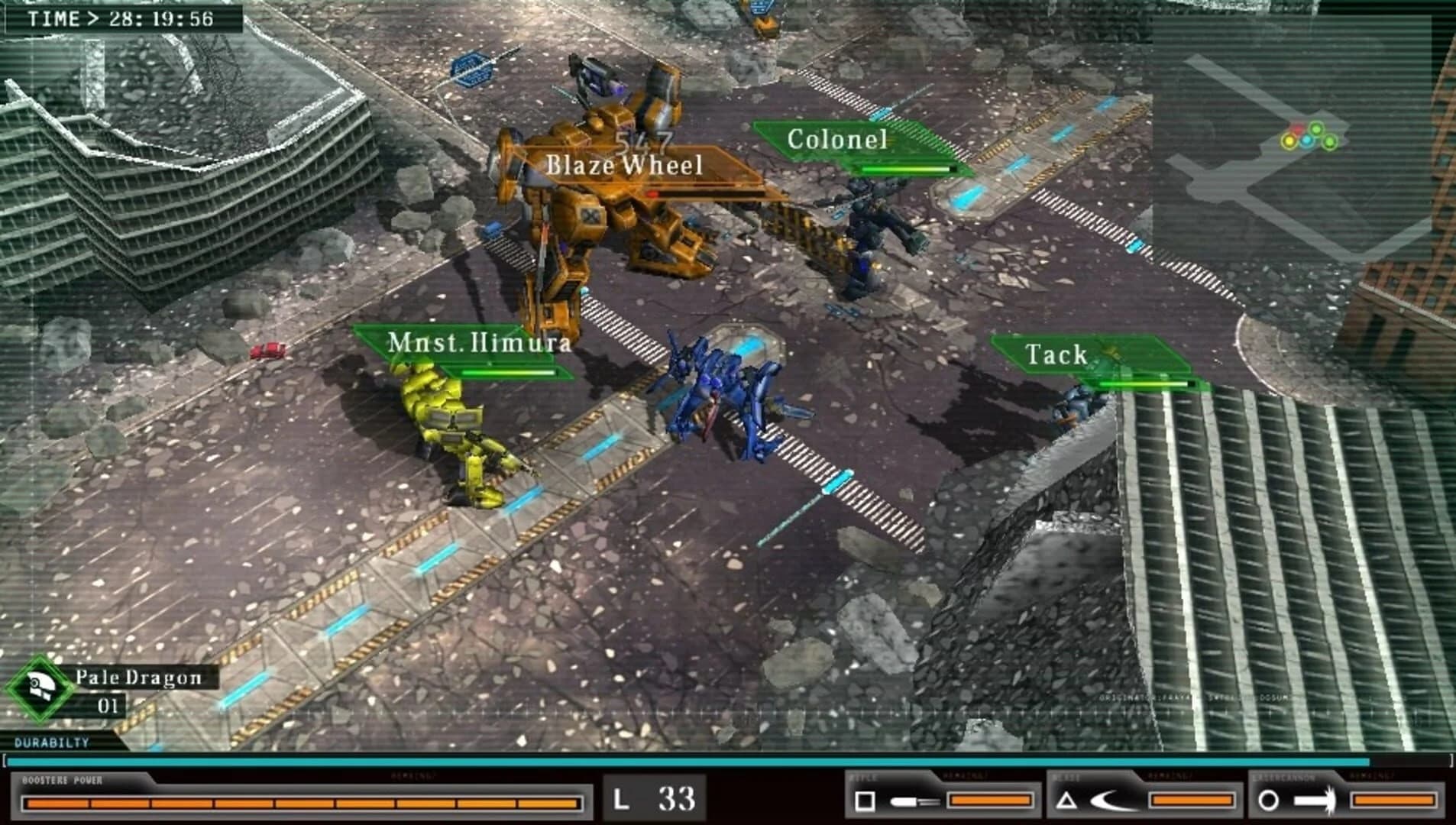
Task: Select the Lasercannon weapon icon
Action: point(1315,799)
